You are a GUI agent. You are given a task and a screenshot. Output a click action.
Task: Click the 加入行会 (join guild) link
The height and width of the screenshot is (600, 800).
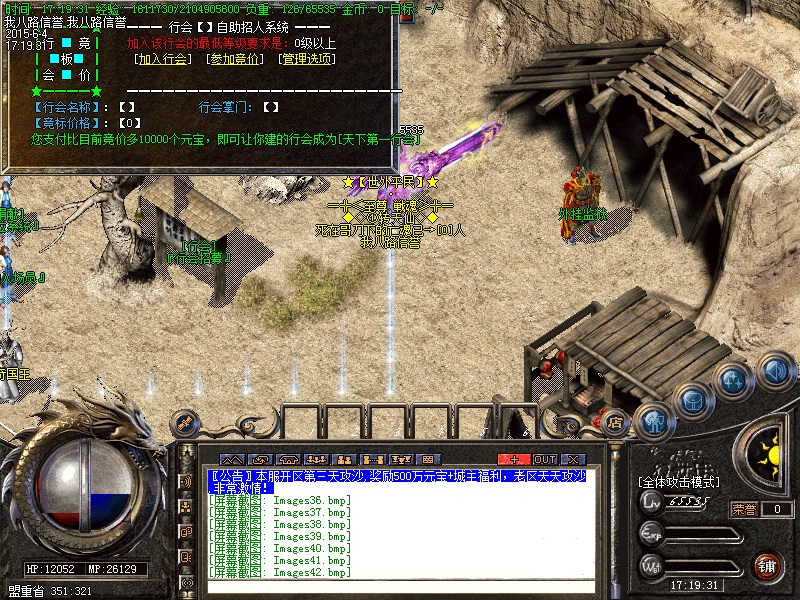[x=163, y=59]
